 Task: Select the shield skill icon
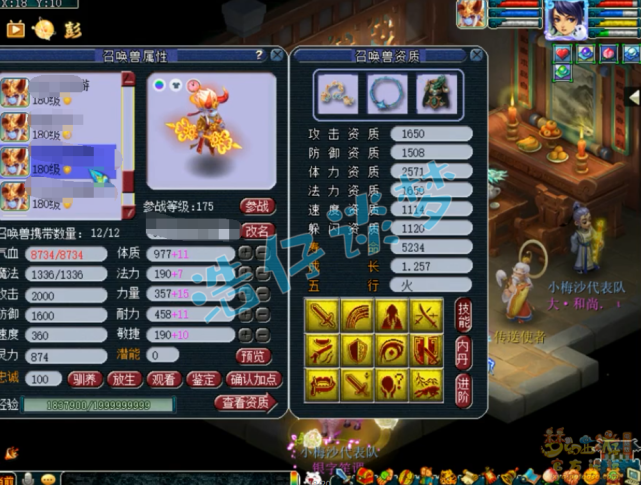point(355,350)
